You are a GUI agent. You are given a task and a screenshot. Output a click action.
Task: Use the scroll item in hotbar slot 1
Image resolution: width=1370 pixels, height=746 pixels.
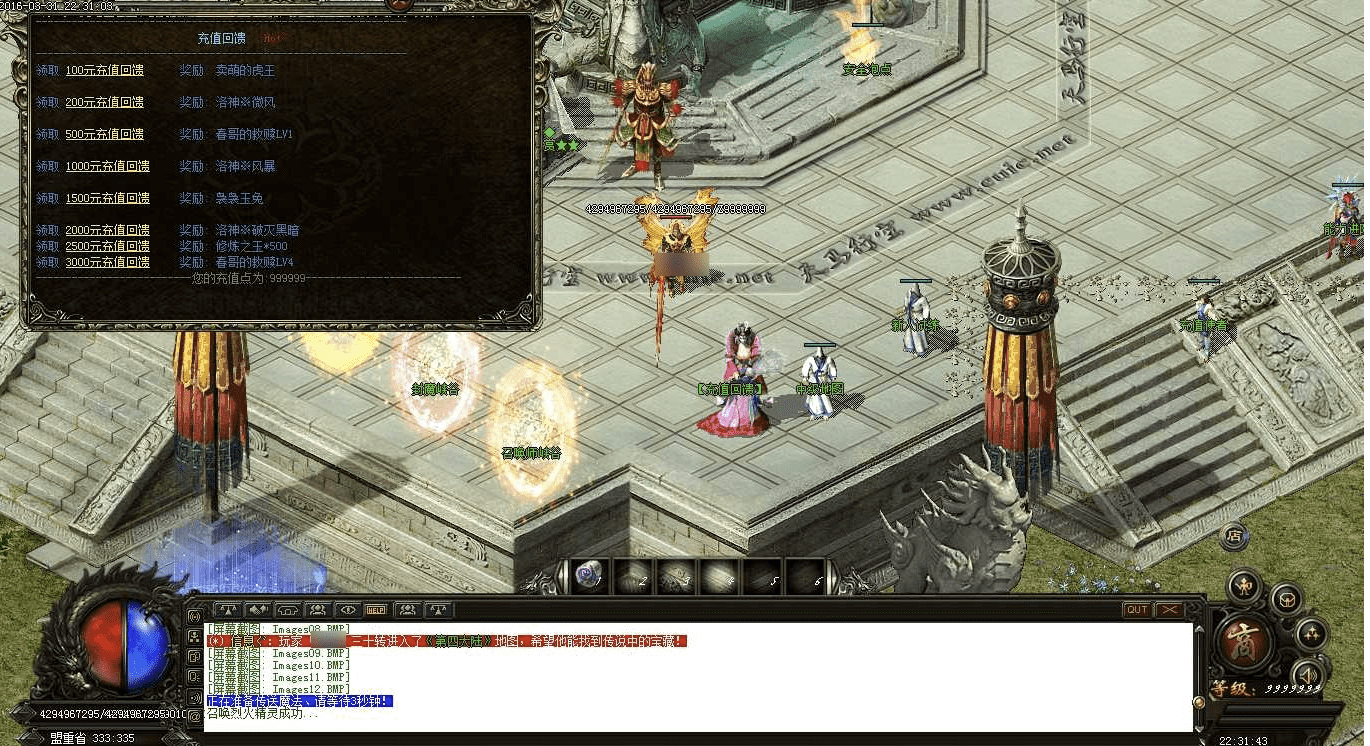tap(588, 575)
